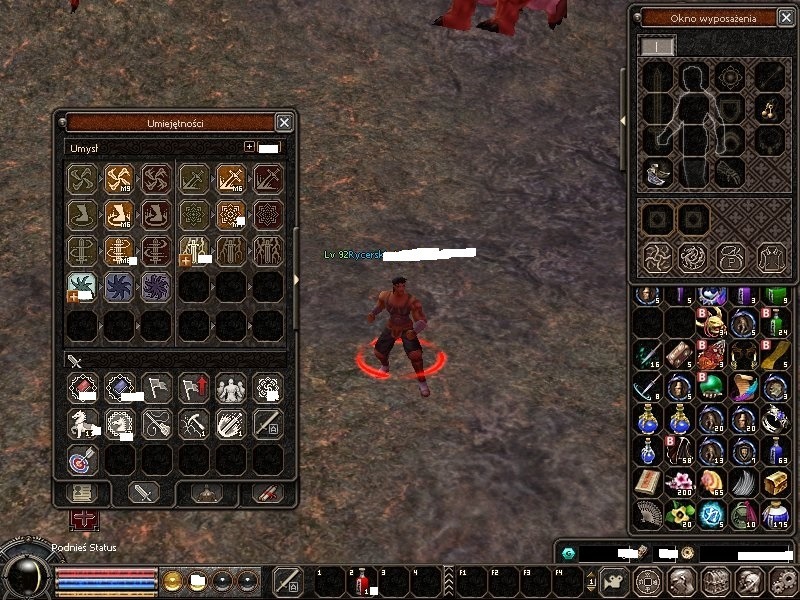Open the chest icon on the bottom-right taskbar
This screenshot has width=800, height=600.
pos(714,581)
